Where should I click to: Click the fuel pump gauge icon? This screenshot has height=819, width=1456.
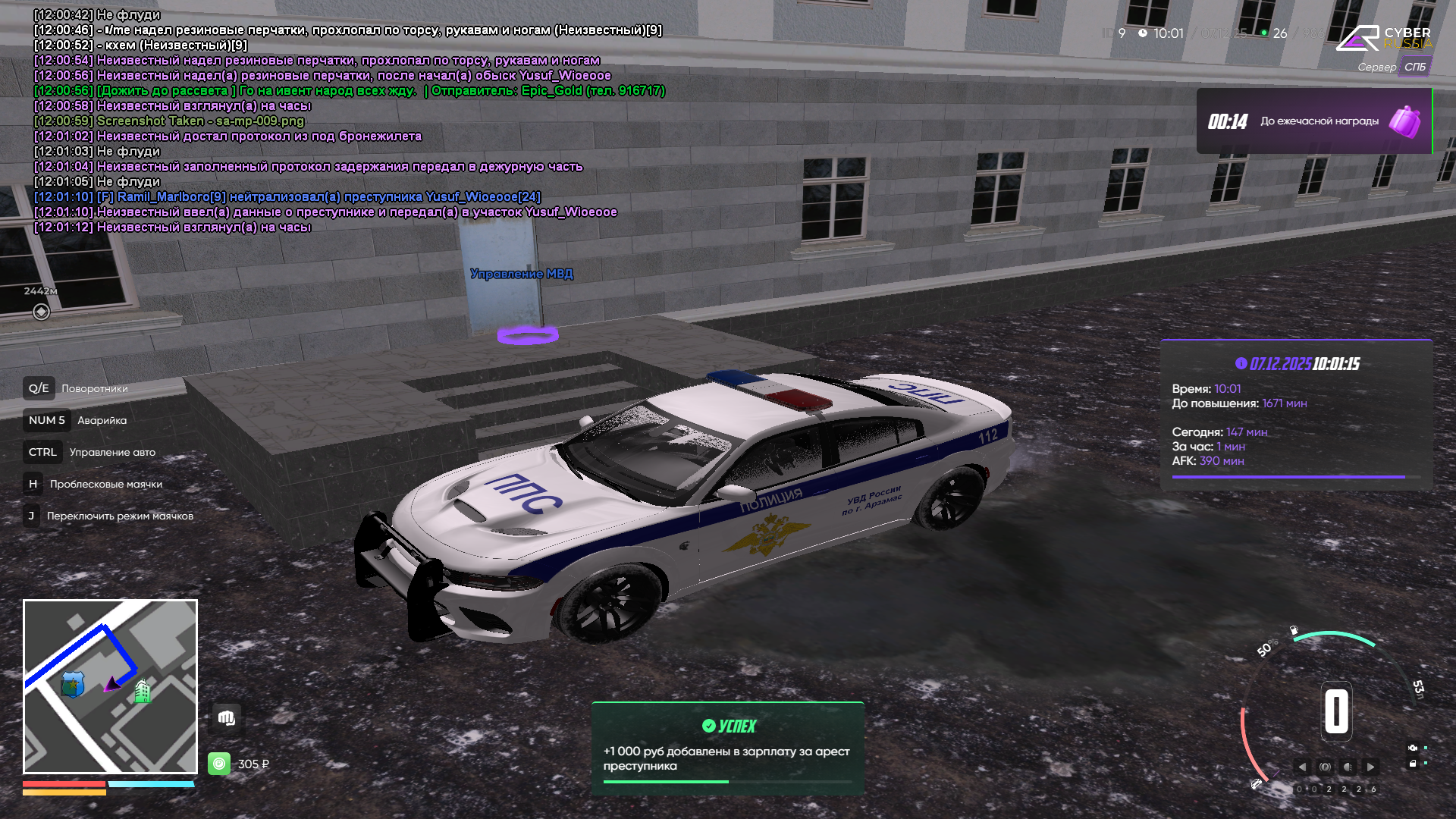(x=1294, y=630)
